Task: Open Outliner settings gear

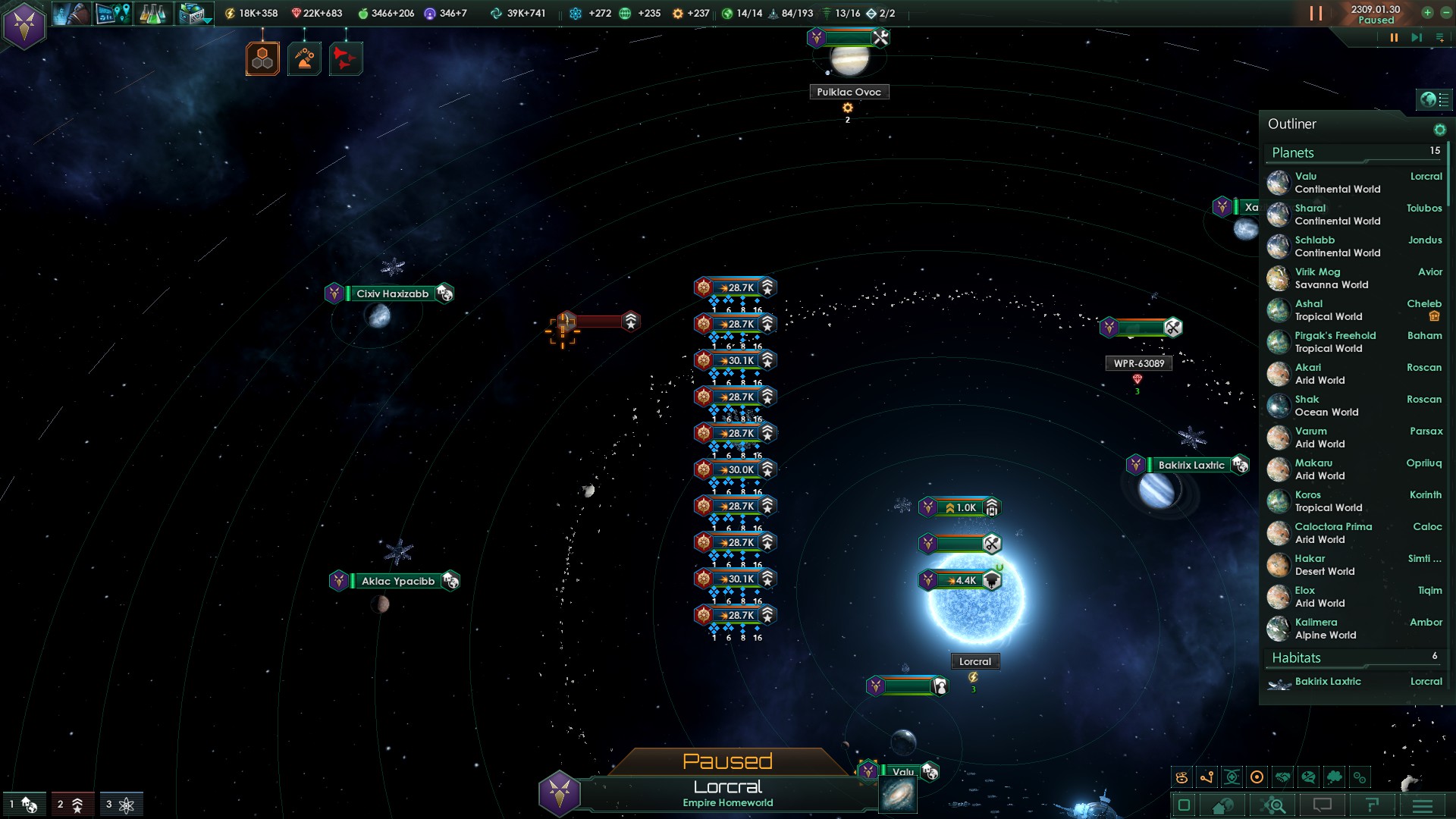Action: tap(1439, 130)
